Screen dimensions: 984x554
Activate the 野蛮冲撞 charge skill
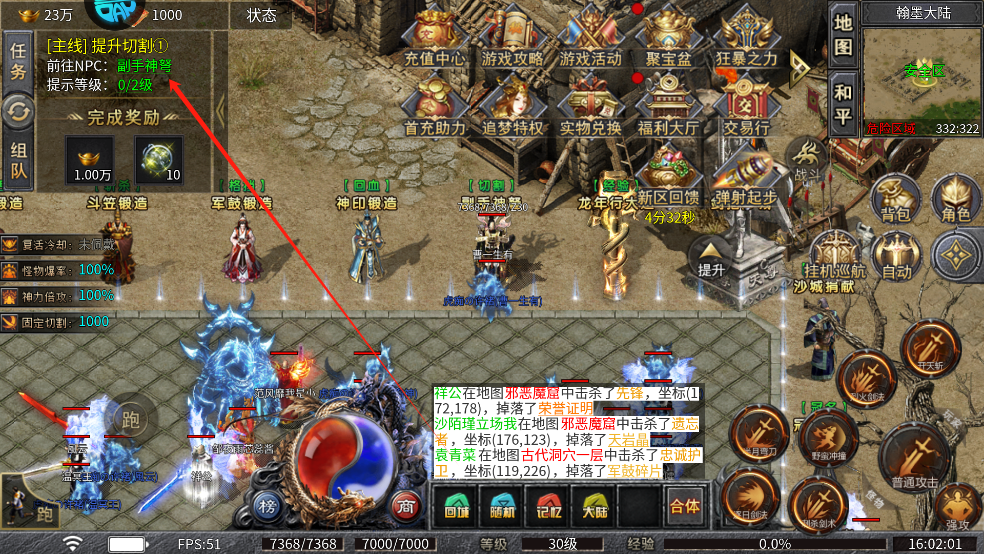(828, 437)
